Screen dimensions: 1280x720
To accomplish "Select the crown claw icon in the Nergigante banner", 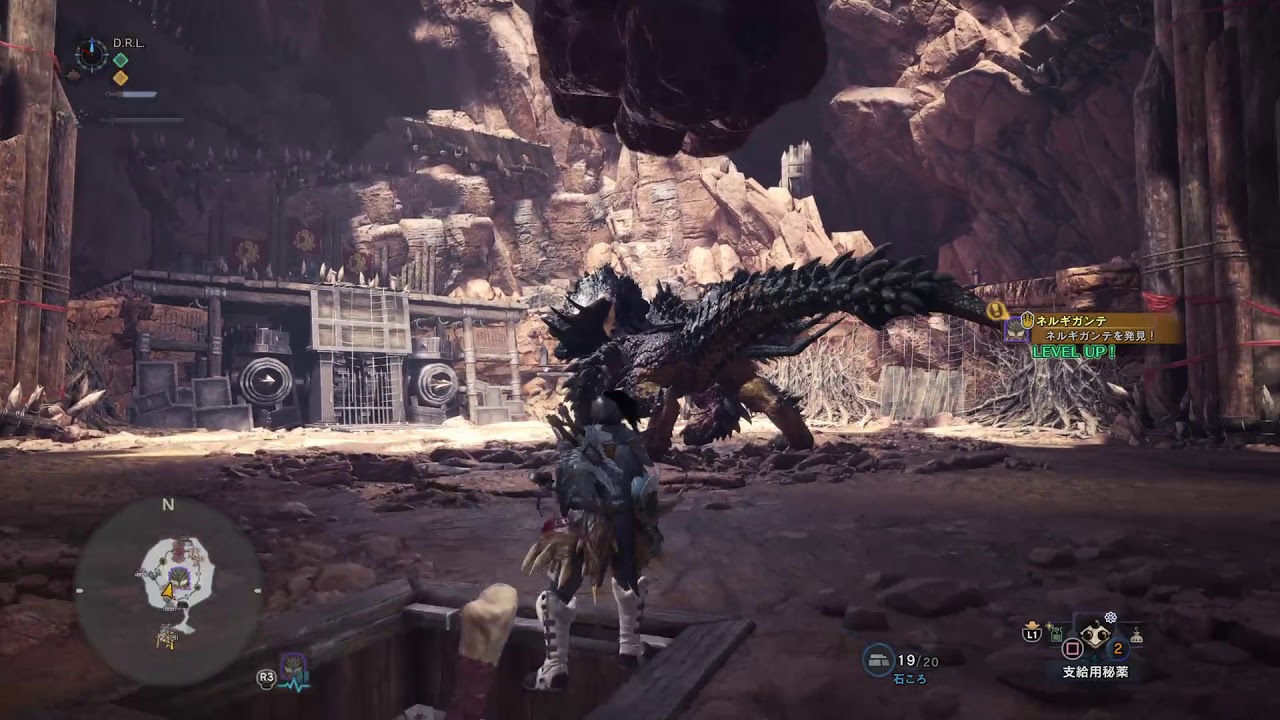I will click(x=1030, y=318).
